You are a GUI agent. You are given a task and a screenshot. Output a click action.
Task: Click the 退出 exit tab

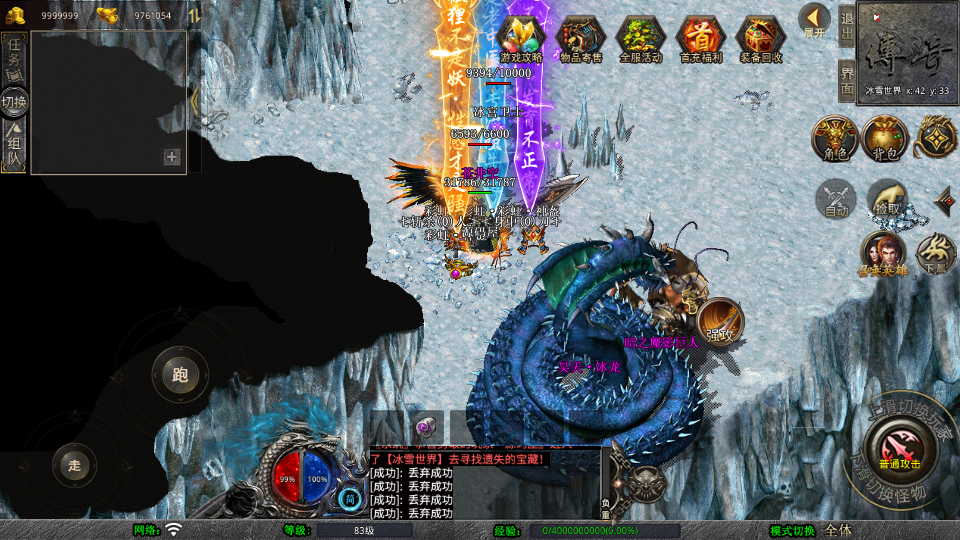pyautogui.click(x=847, y=24)
